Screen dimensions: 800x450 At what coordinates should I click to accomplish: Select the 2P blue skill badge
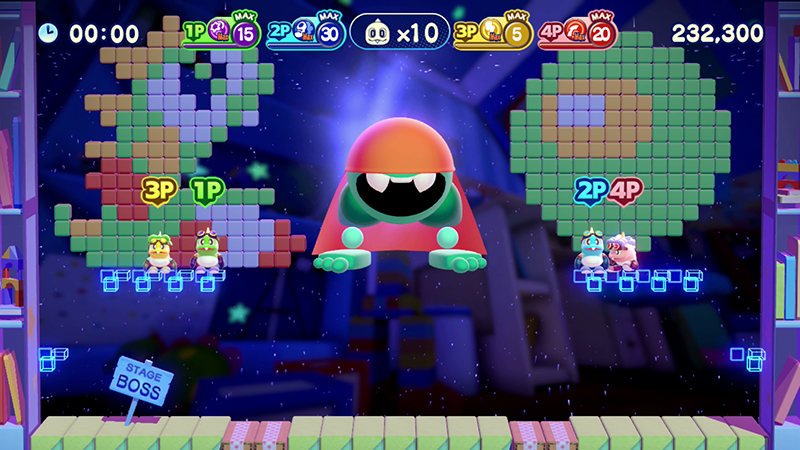click(304, 33)
